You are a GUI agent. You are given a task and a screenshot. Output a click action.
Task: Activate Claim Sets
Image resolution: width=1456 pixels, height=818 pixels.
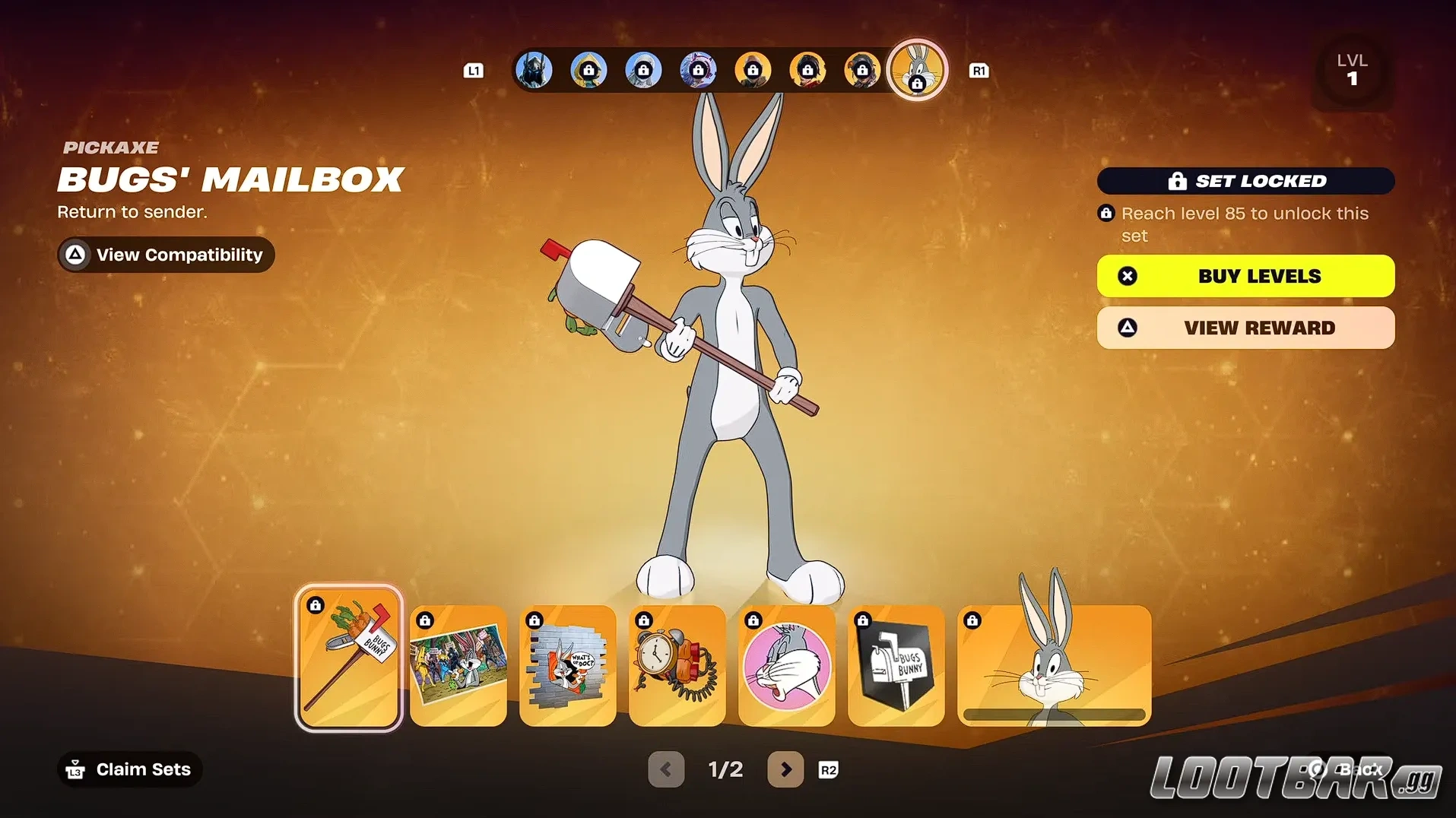coord(128,769)
